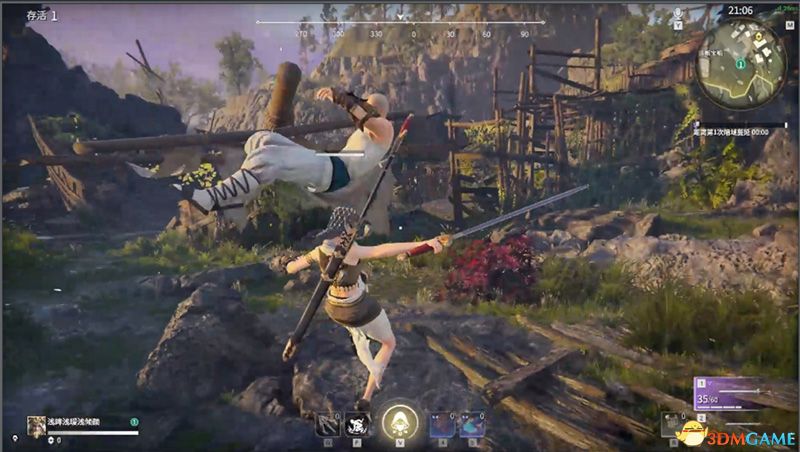Select the grappling hook slot
The width and height of the screenshot is (800, 452).
[x=326, y=425]
